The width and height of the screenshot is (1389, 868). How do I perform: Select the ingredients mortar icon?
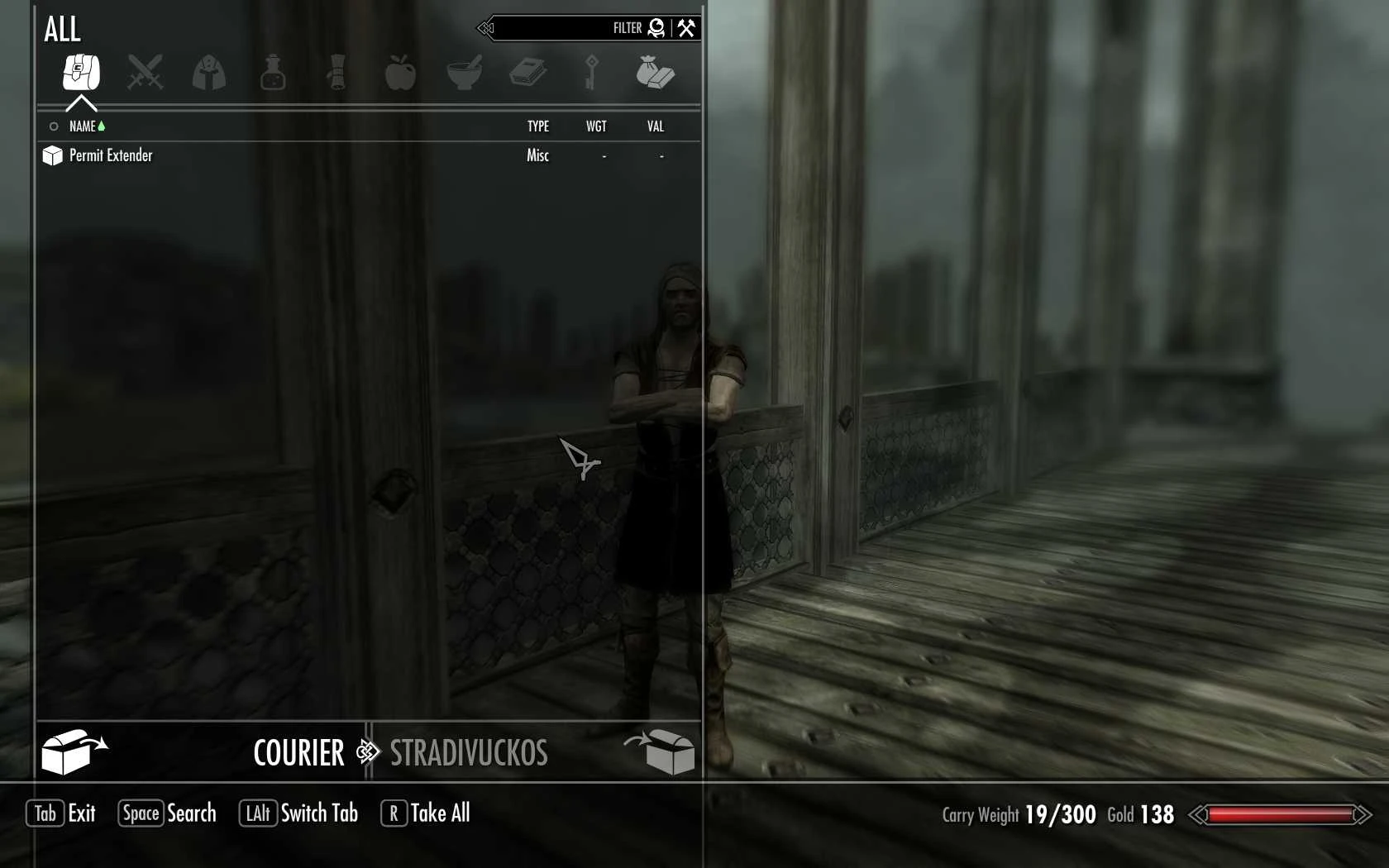point(464,73)
